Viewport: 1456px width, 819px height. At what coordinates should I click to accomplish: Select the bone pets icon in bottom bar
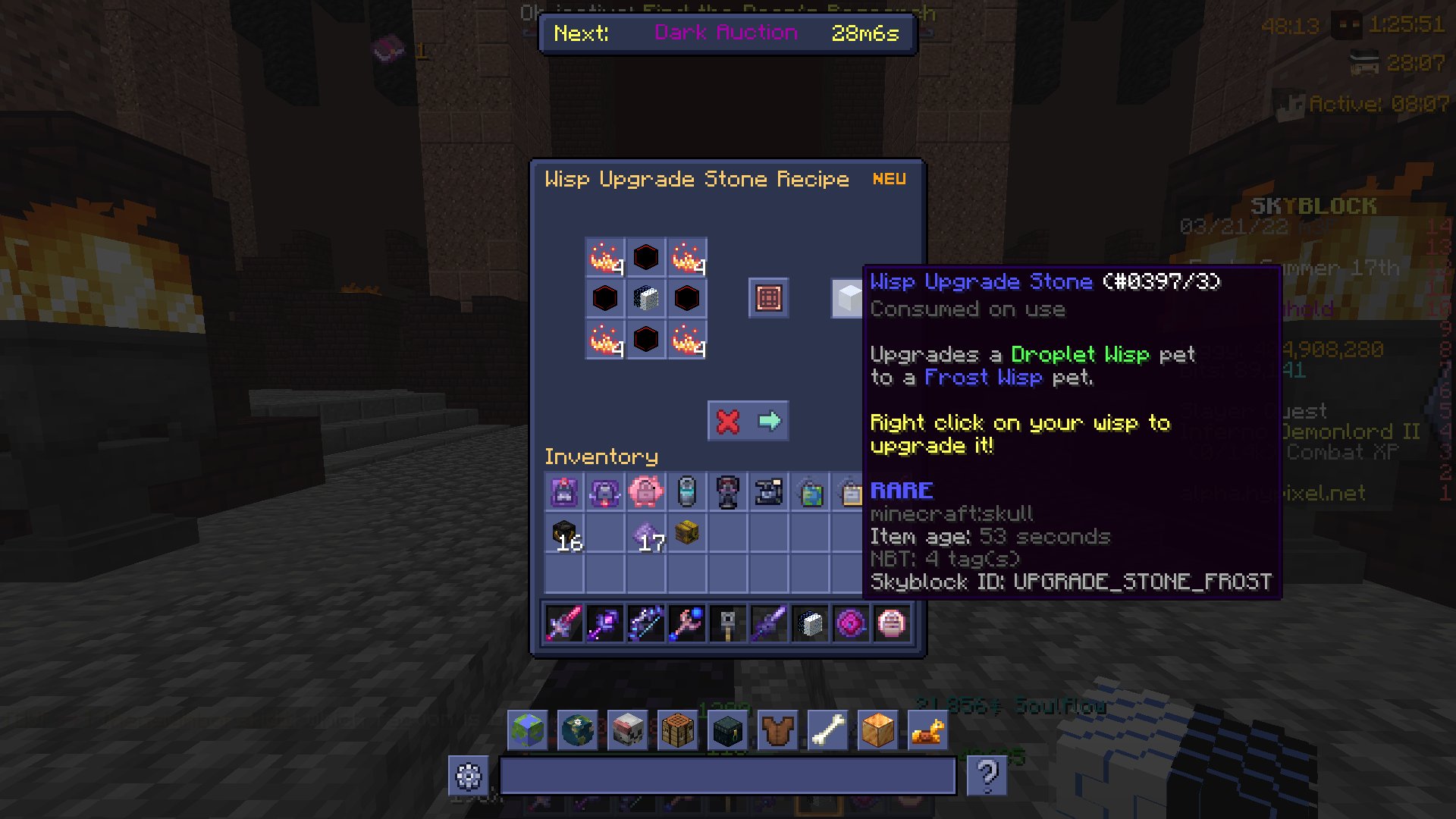828,730
